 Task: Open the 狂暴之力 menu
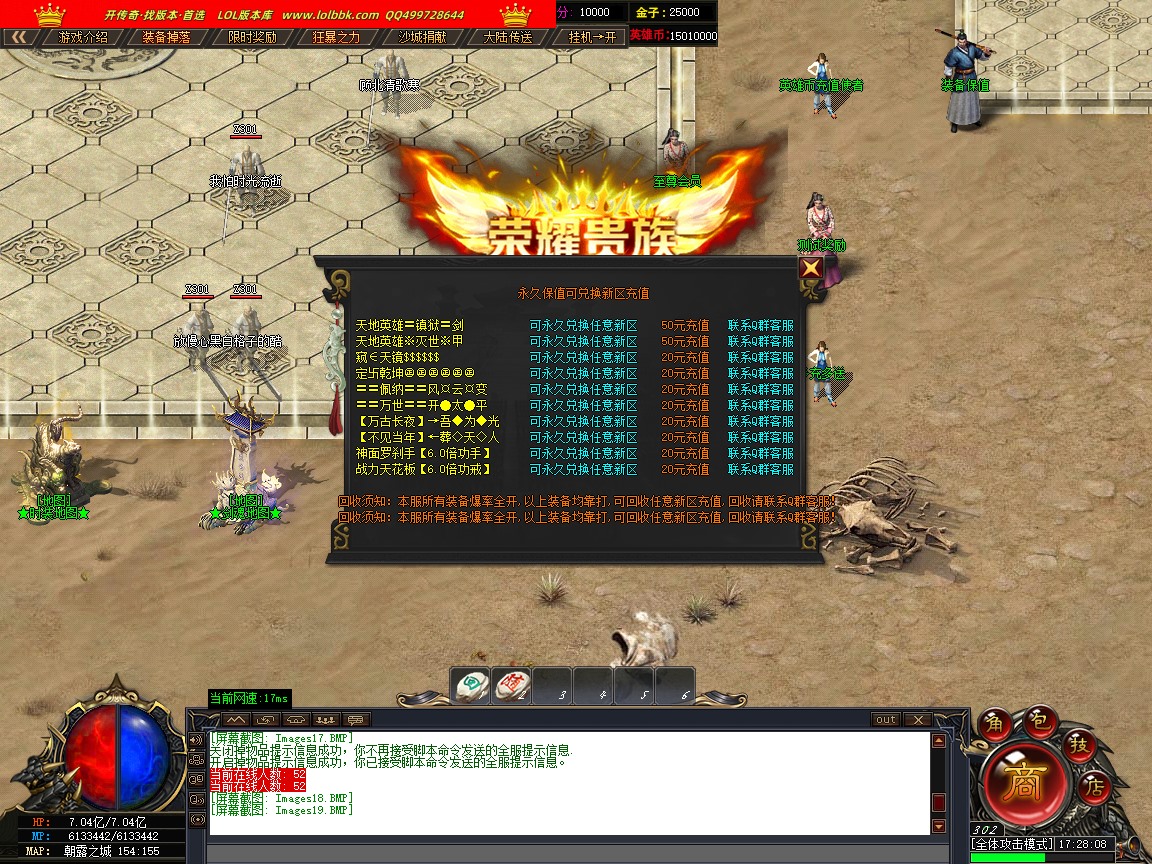pyautogui.click(x=337, y=37)
